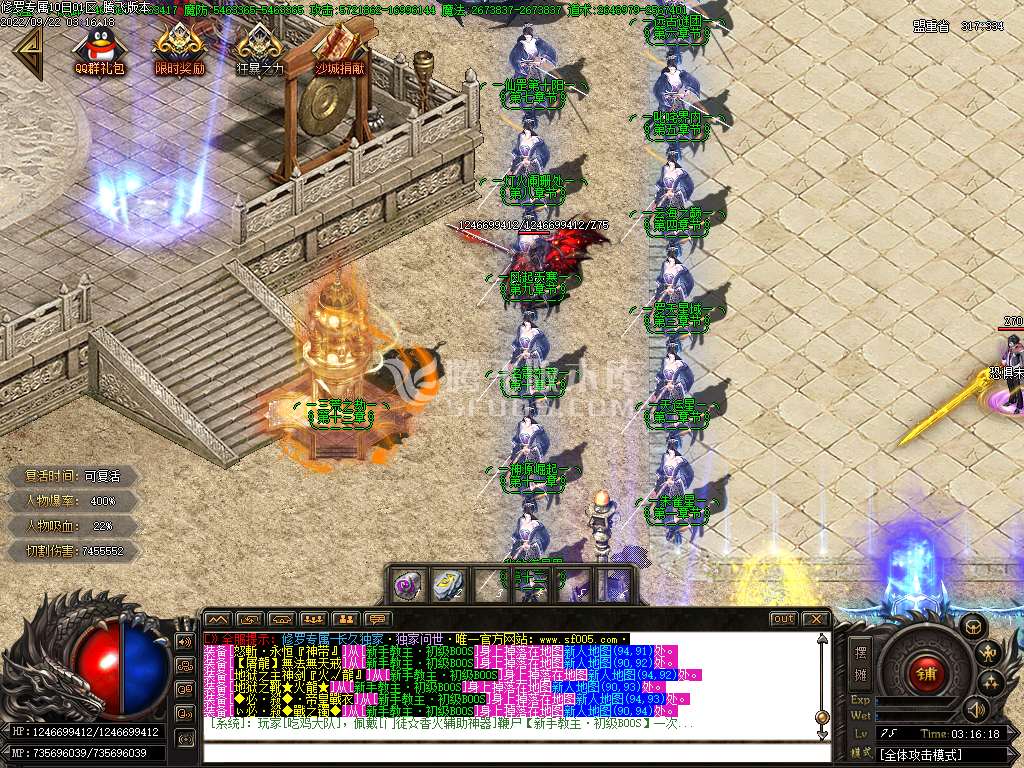Open the skills sparkle icon on the right panel
The width and height of the screenshot is (1024, 768).
[x=990, y=684]
